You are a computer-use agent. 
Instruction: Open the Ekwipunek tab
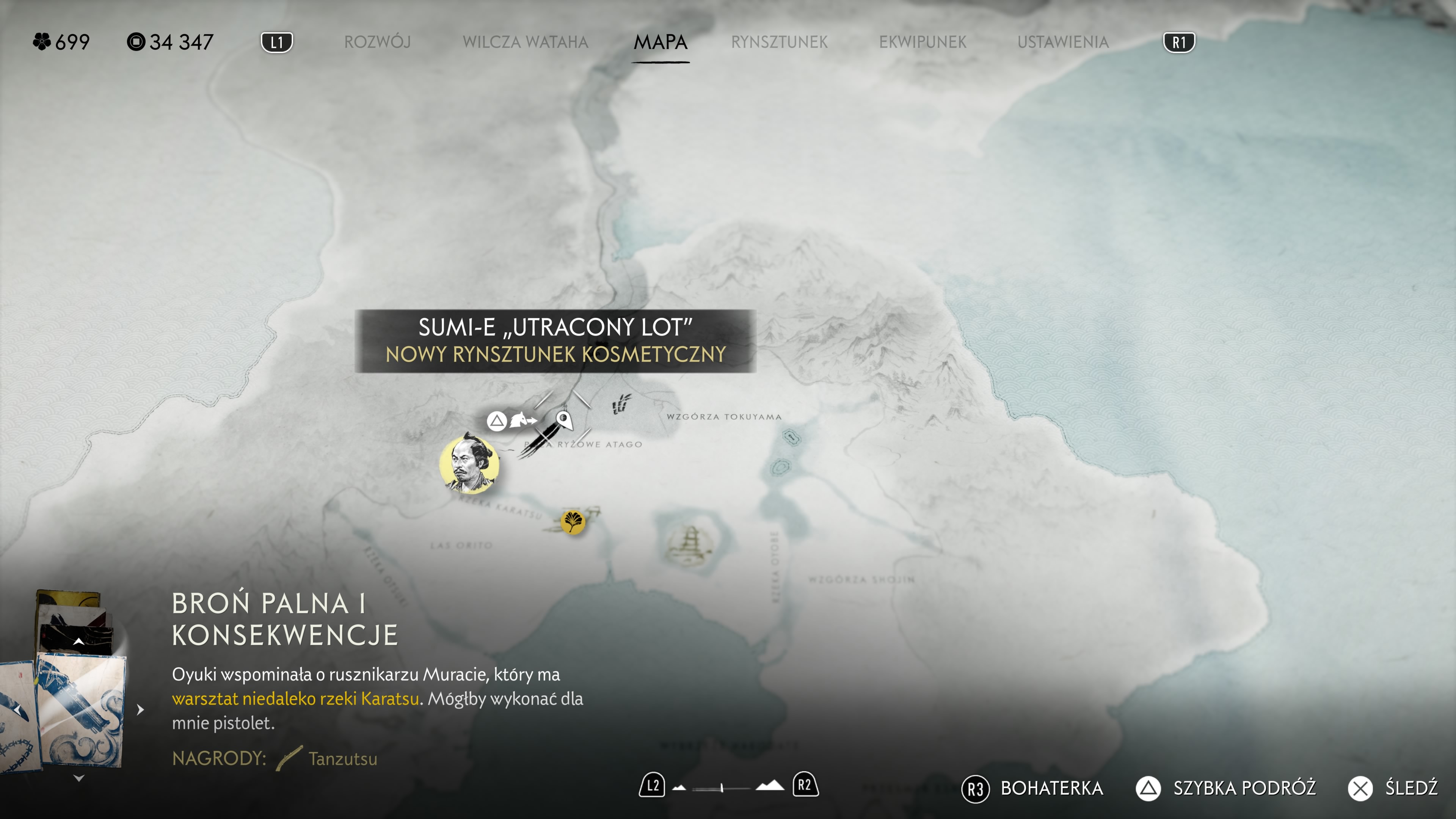923,42
